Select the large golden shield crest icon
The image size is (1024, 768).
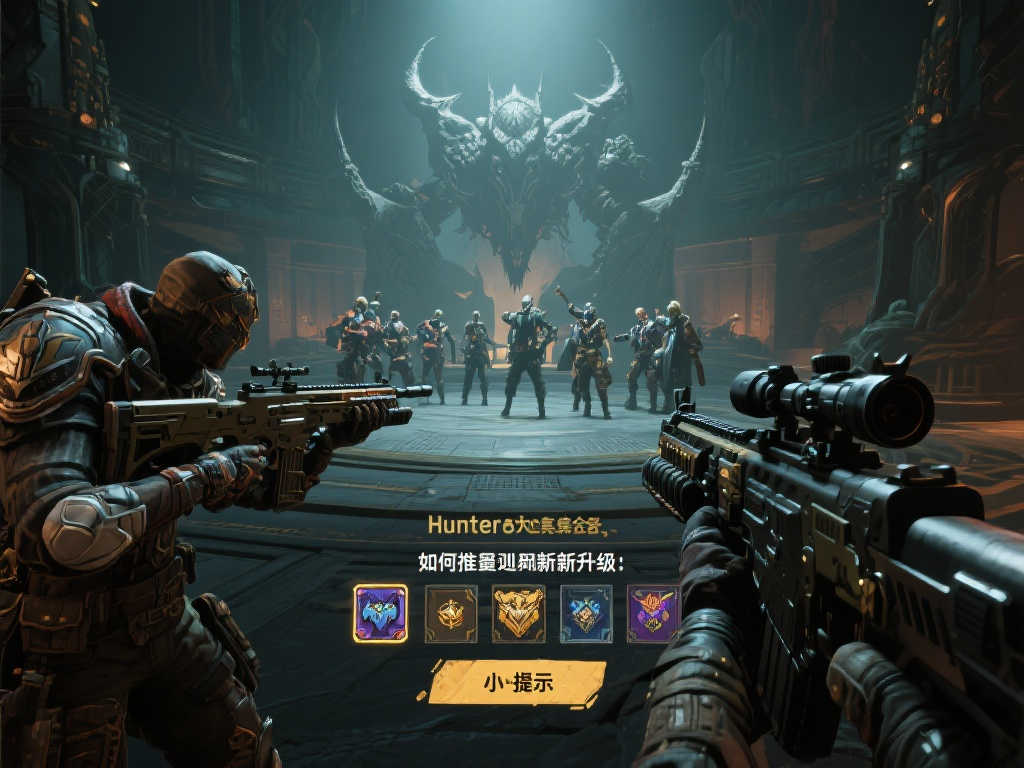[518, 613]
